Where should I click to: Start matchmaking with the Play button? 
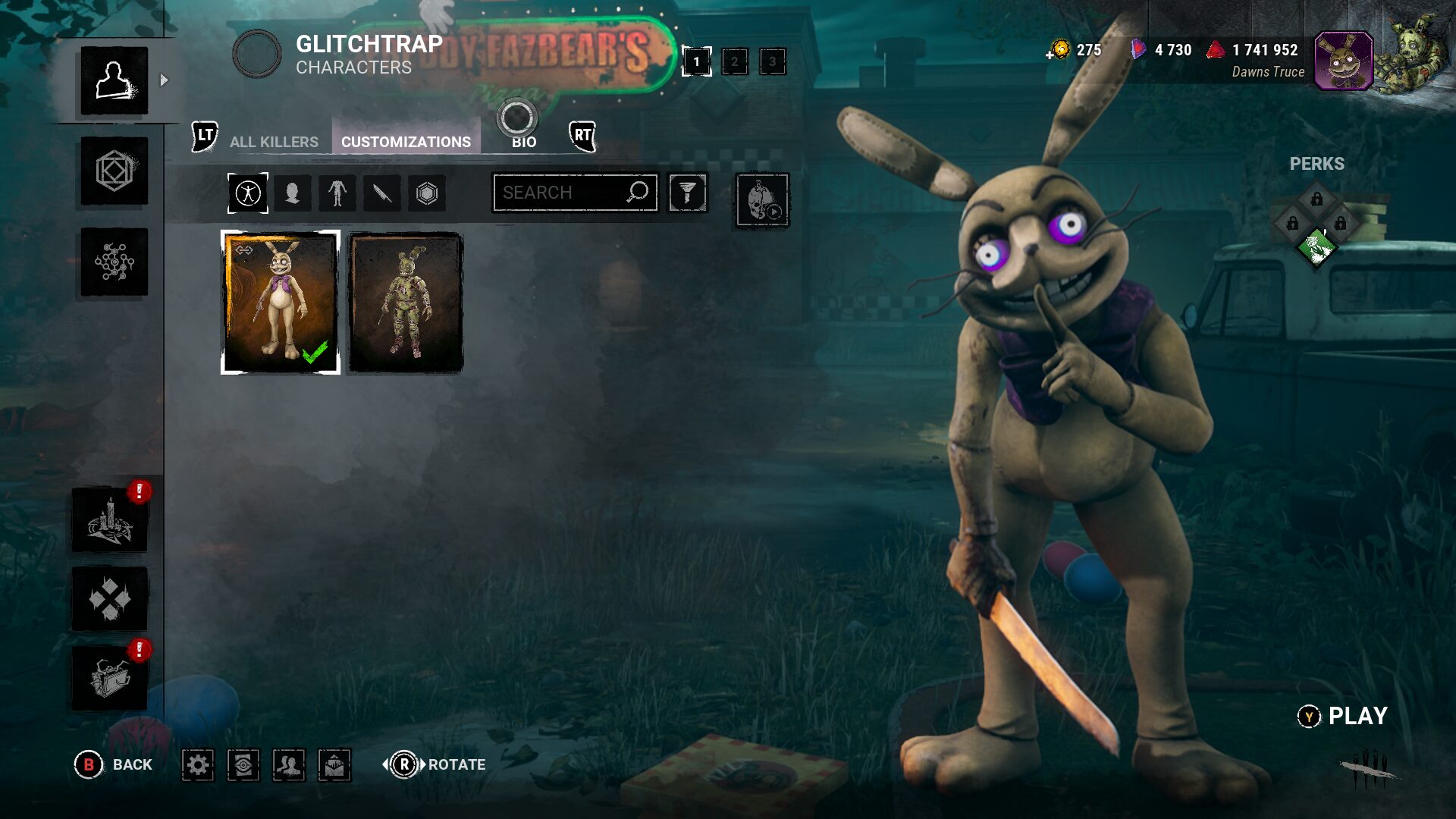click(x=1344, y=716)
